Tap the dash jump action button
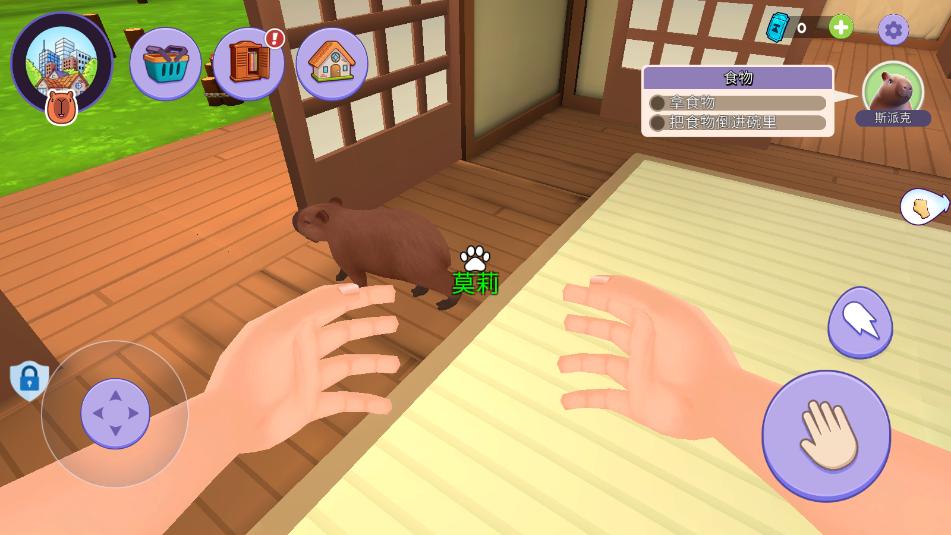Image resolution: width=951 pixels, height=535 pixels. [x=860, y=321]
